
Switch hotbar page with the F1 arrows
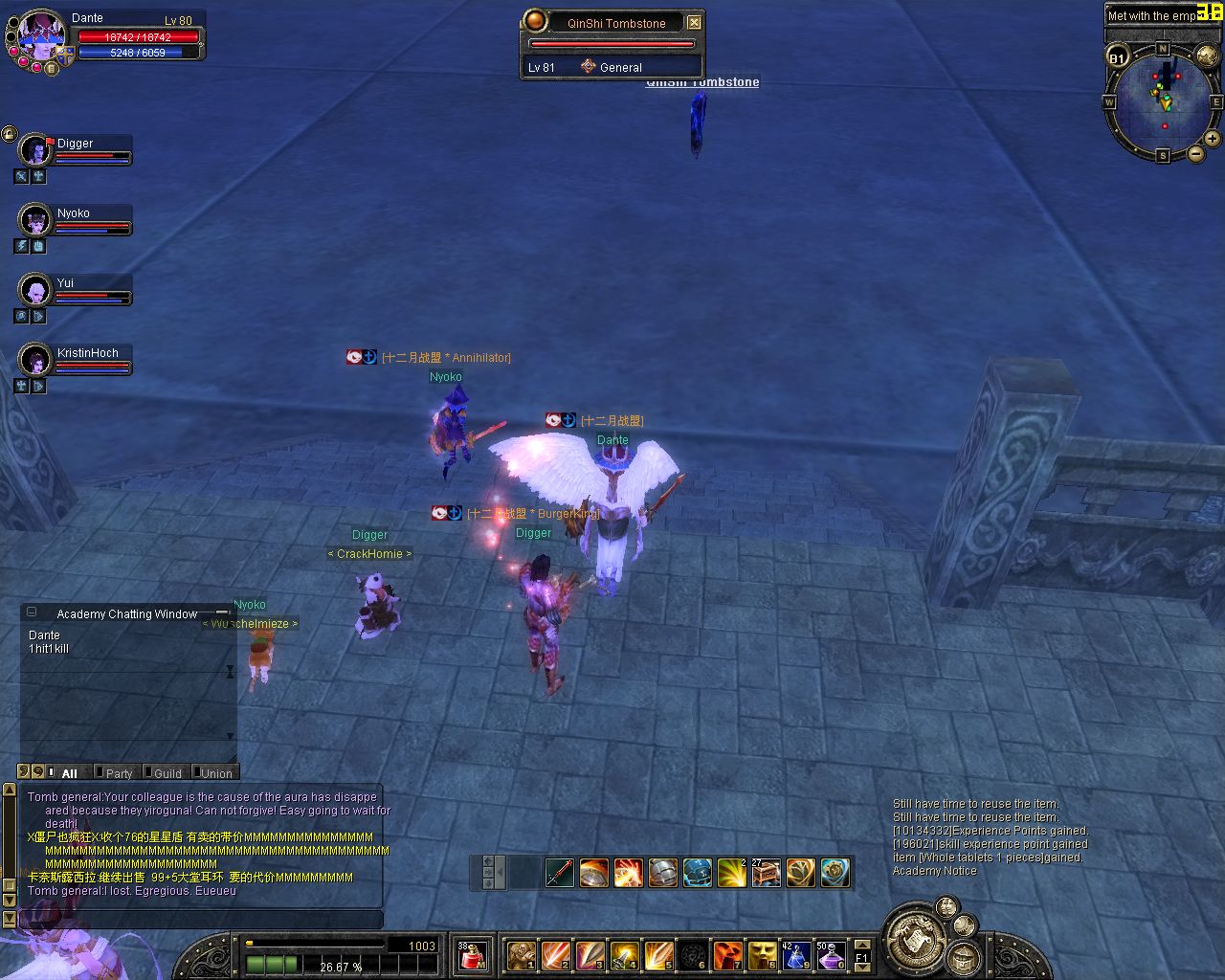861,954
